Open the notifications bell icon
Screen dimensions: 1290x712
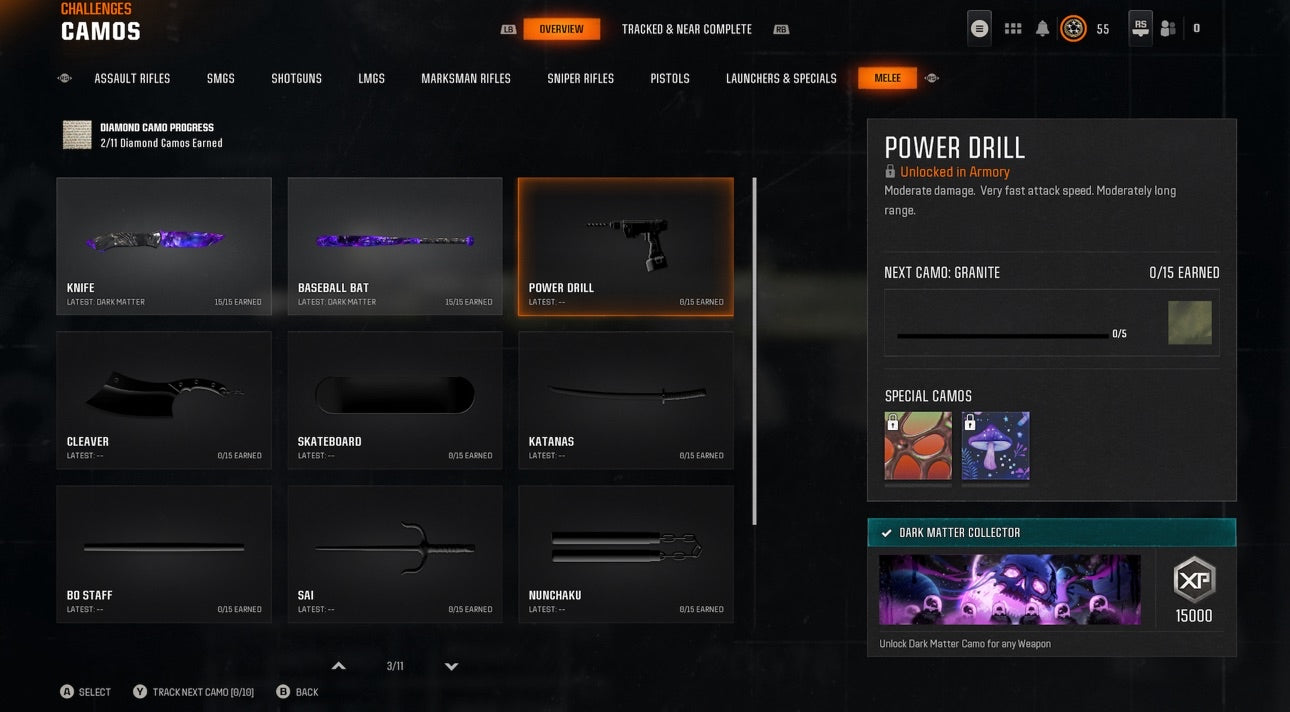1042,29
